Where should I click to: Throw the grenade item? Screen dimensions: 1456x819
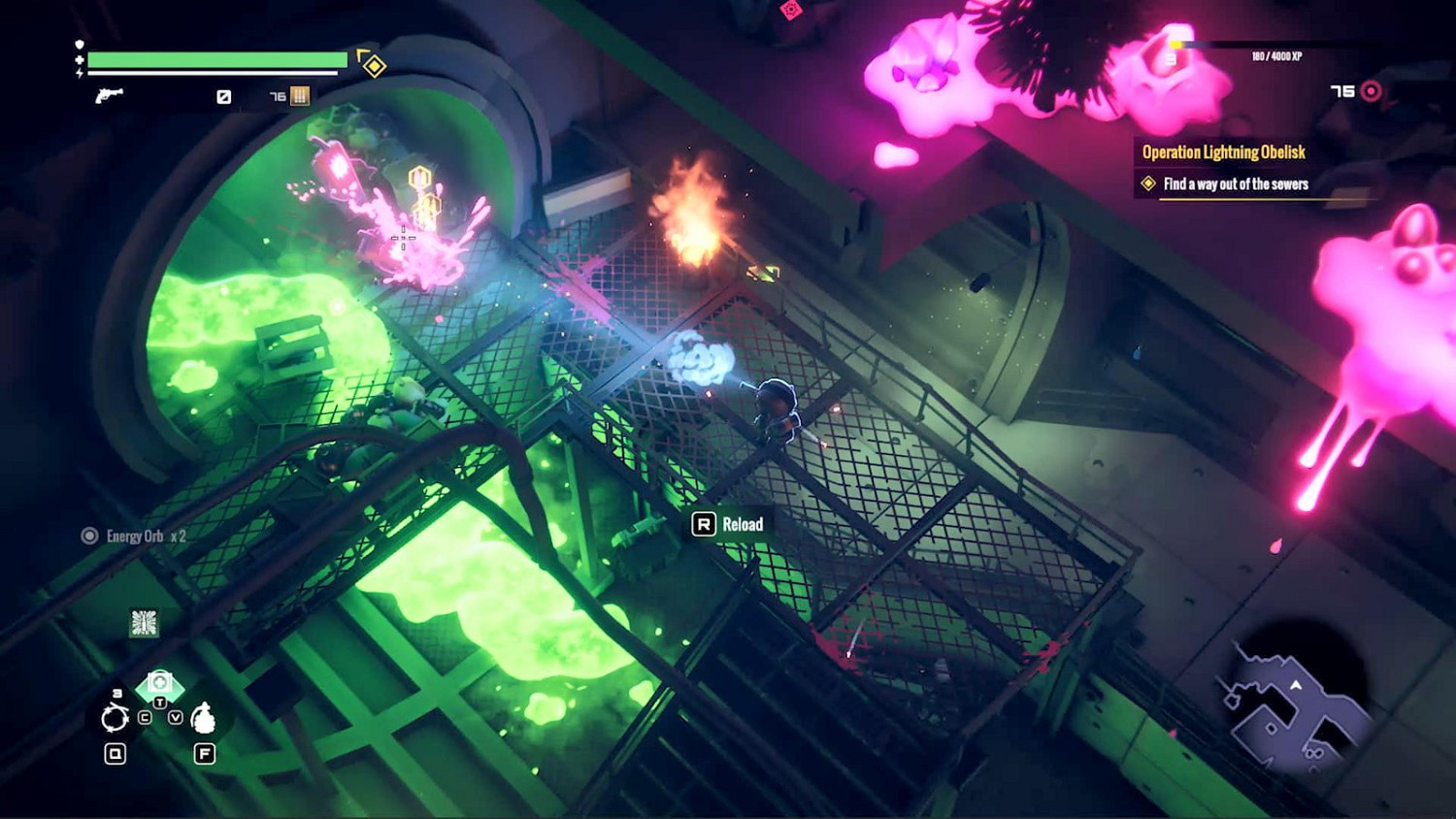203,719
